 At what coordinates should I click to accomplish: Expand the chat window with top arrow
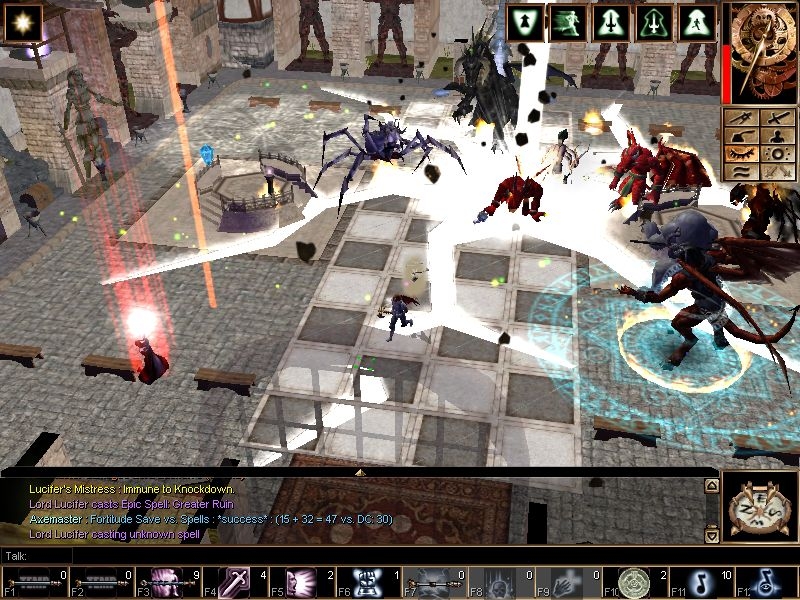361,470
